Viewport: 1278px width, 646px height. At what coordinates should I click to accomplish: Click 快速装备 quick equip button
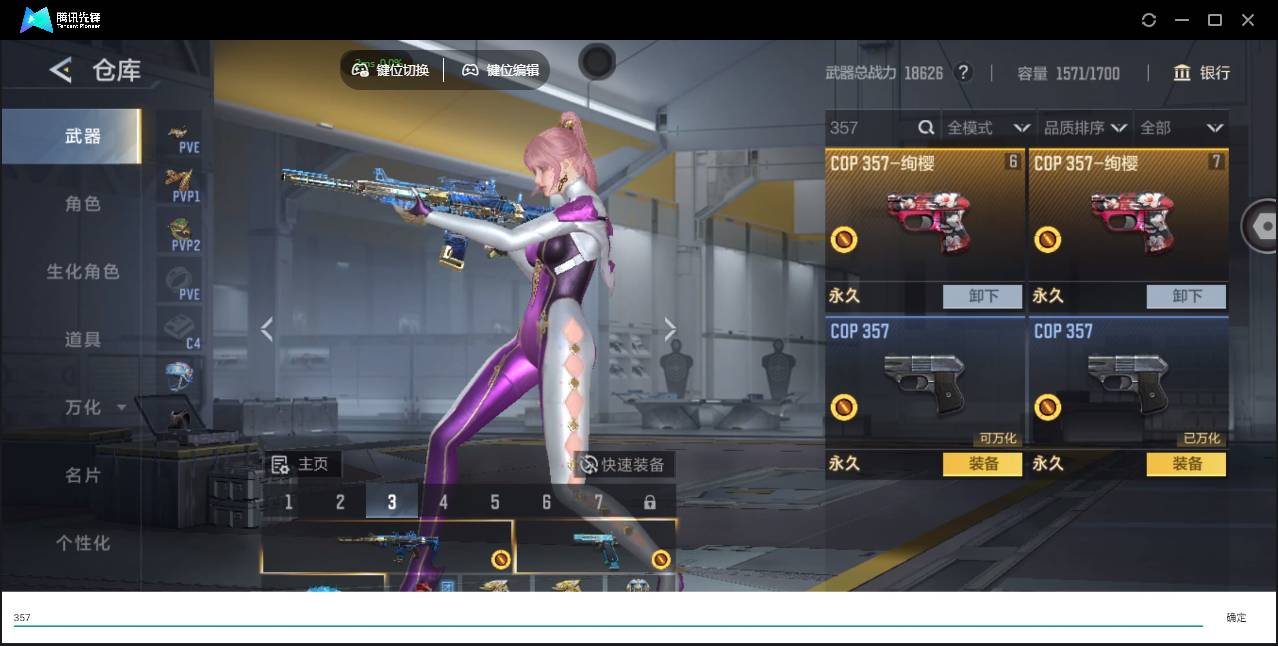623,465
